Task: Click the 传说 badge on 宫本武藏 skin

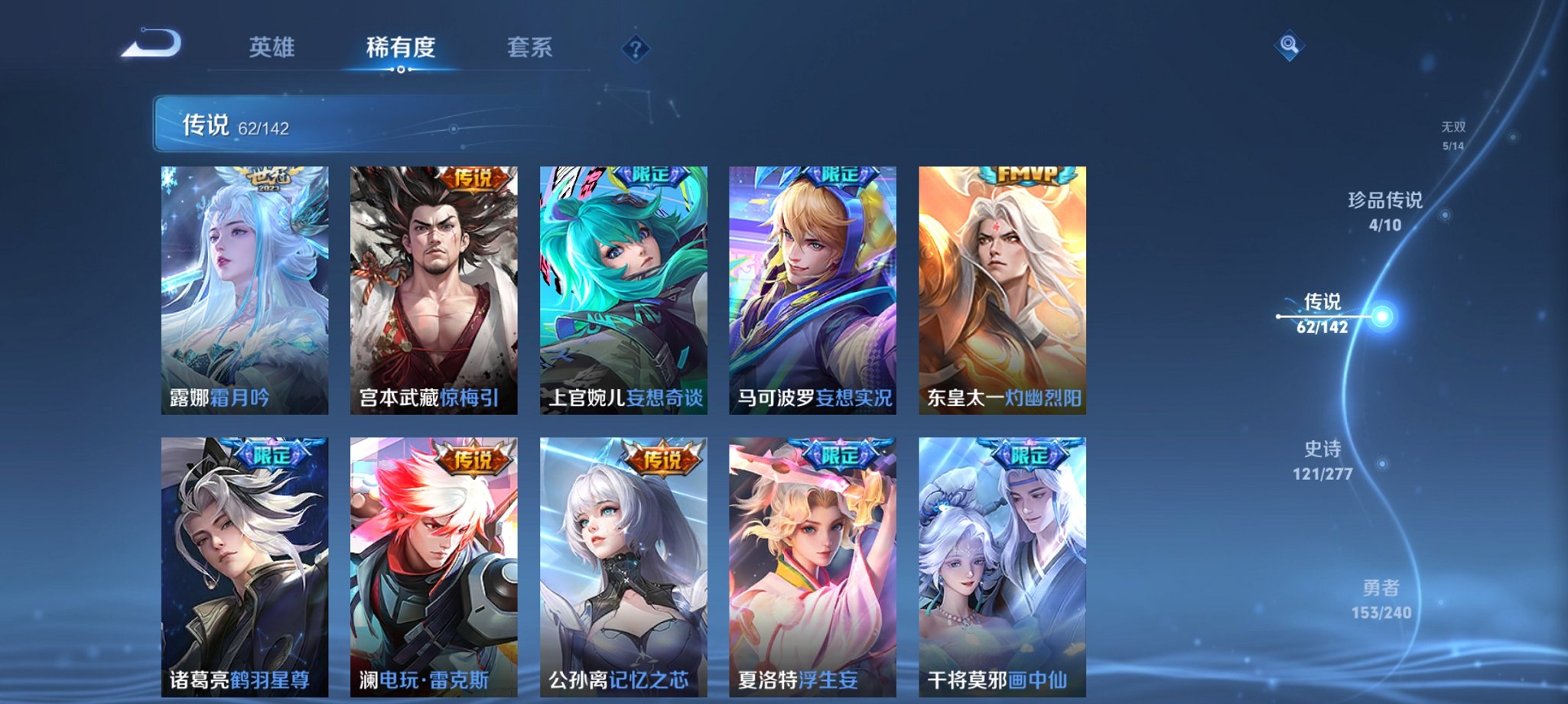Action: [474, 177]
